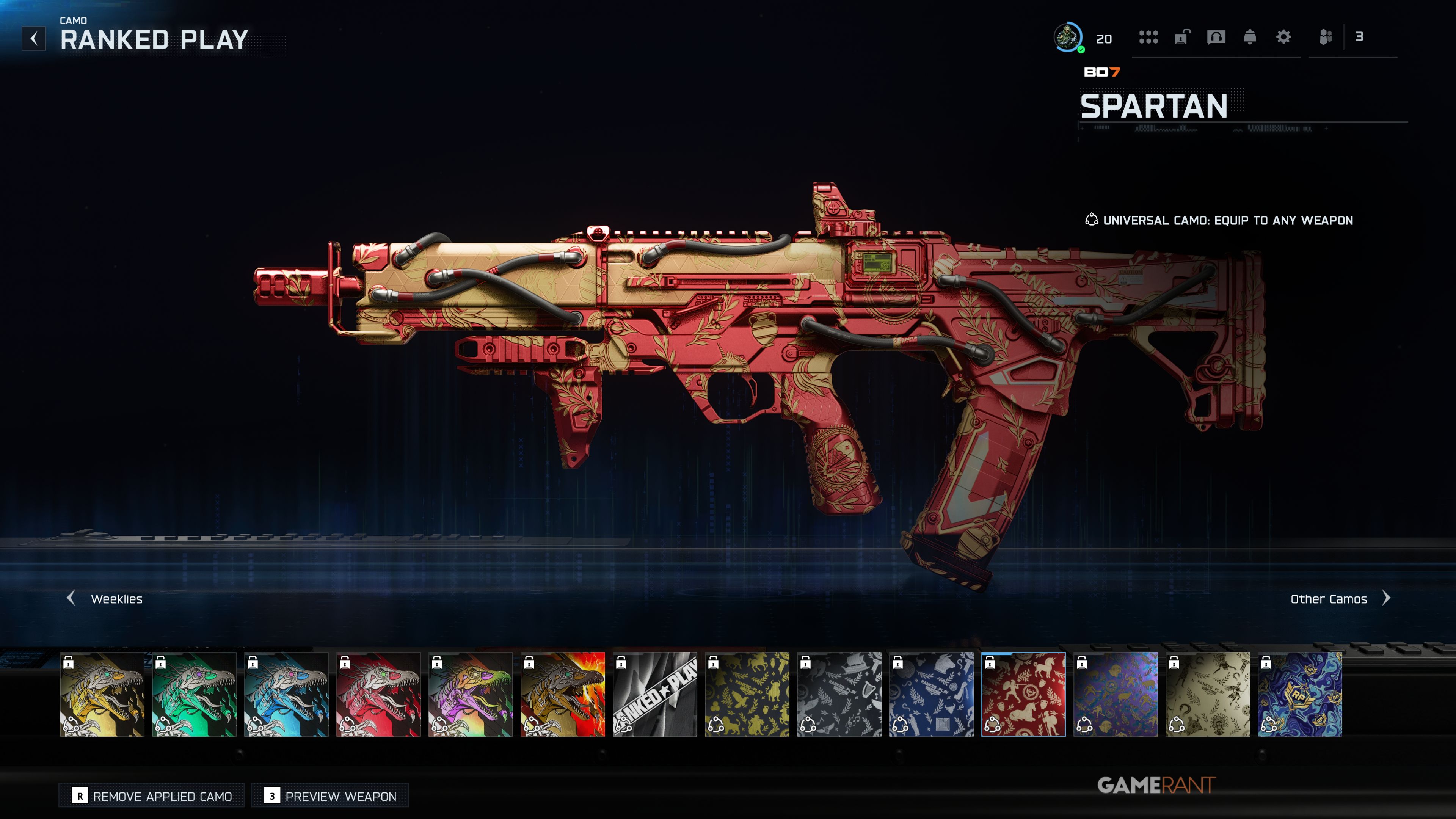Open the settings gear icon
This screenshot has height=819, width=1456.
(x=1283, y=37)
